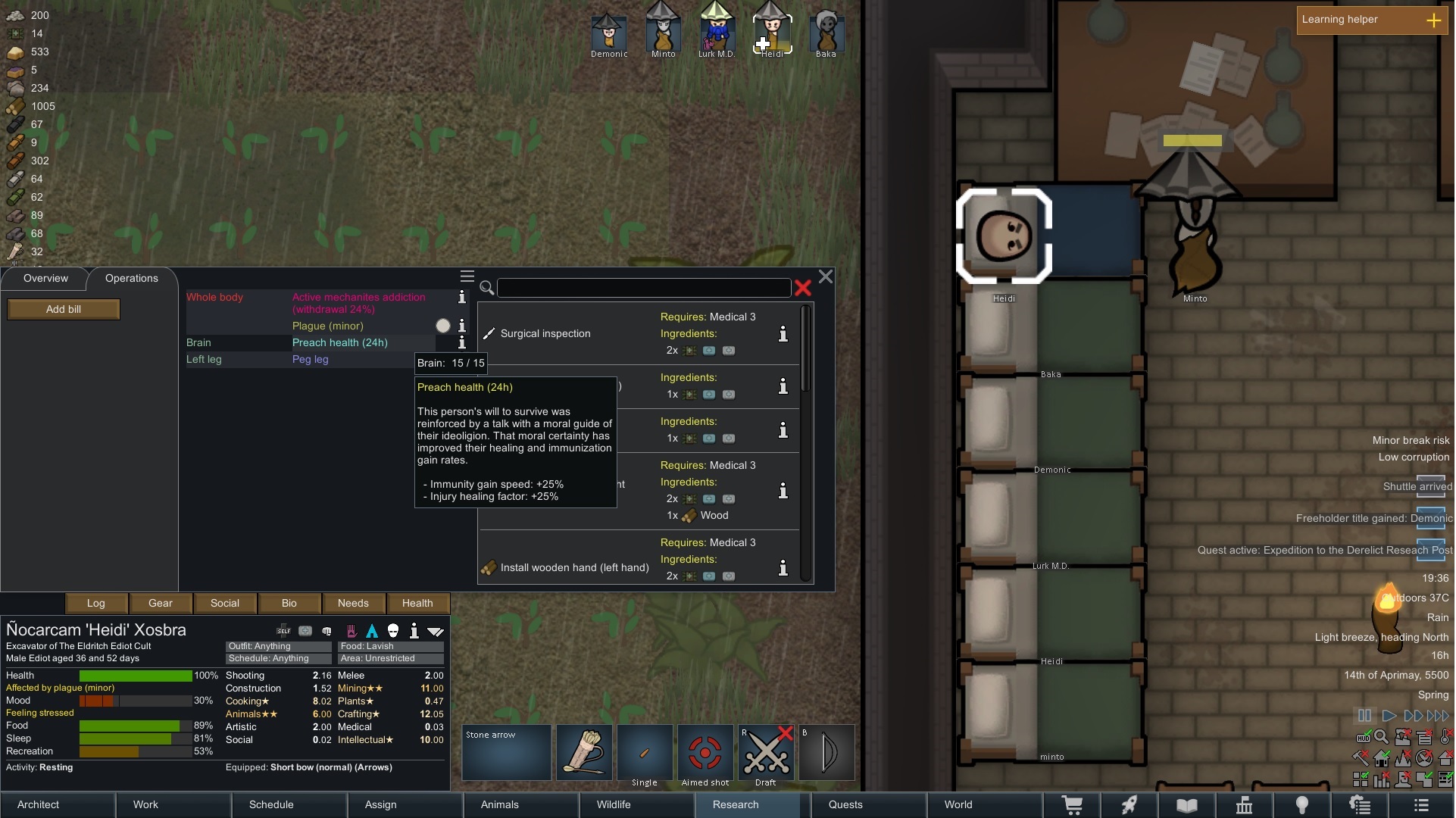Toggle the HUD overlay in bottom-right corner

click(1363, 737)
